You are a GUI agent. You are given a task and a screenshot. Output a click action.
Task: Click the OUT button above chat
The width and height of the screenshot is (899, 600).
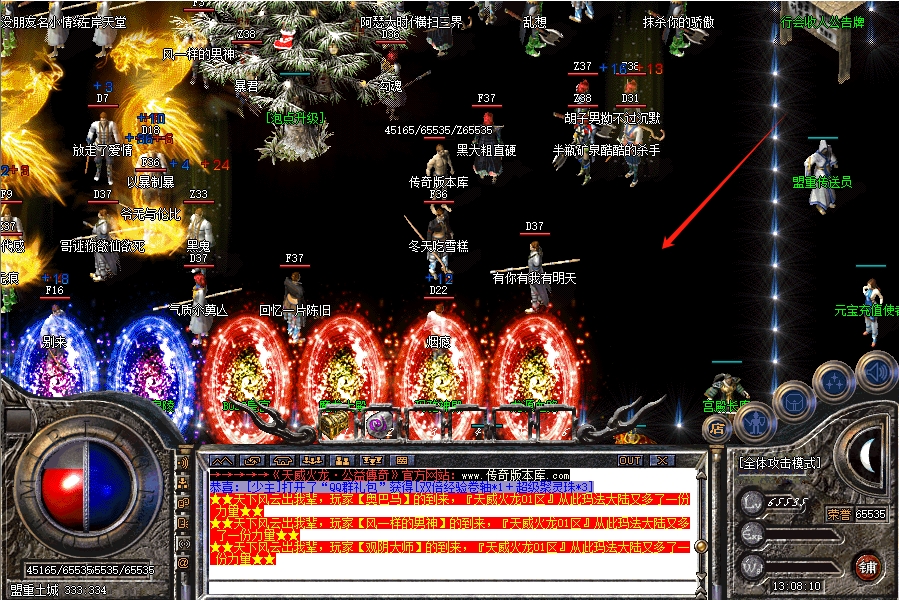[x=630, y=461]
